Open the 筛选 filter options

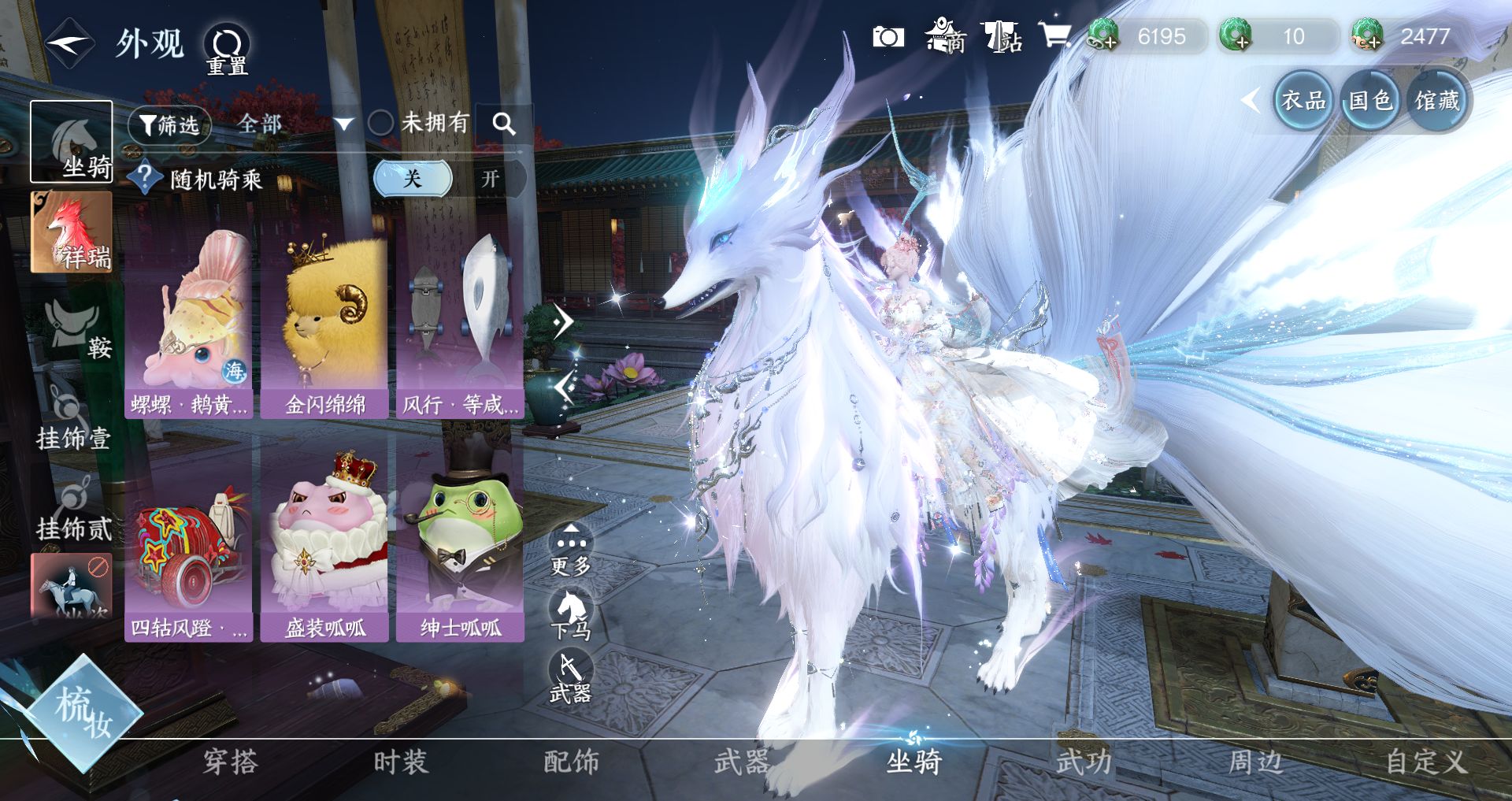pos(169,124)
